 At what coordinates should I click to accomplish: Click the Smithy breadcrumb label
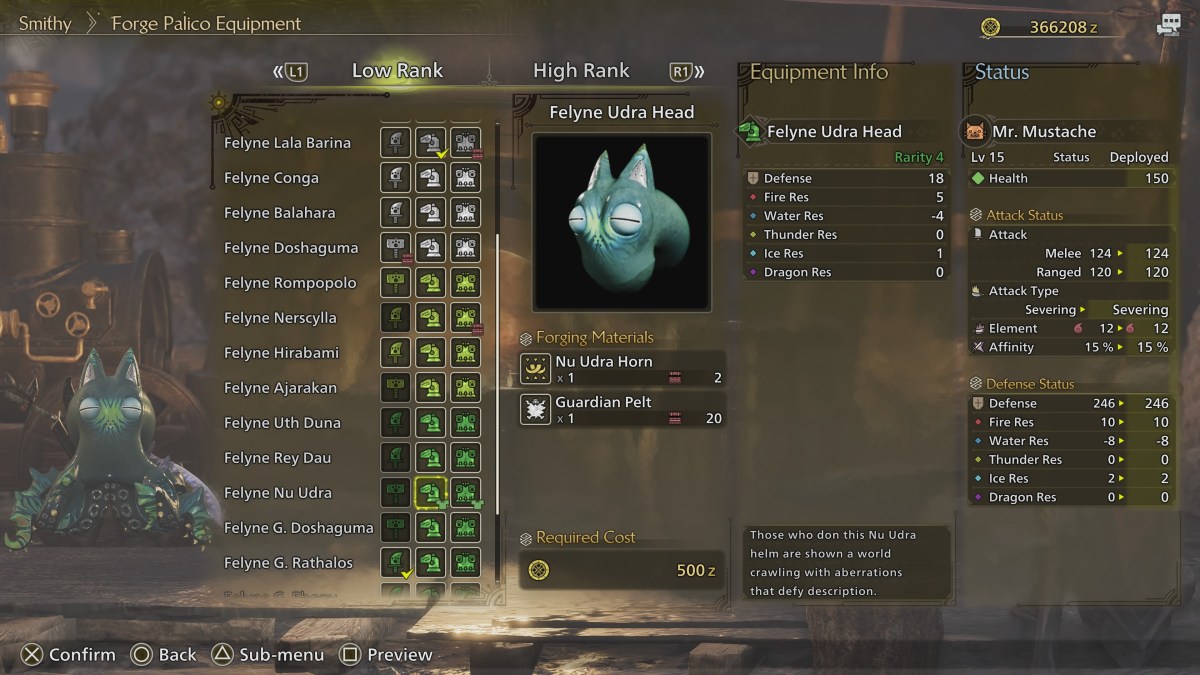click(x=45, y=23)
